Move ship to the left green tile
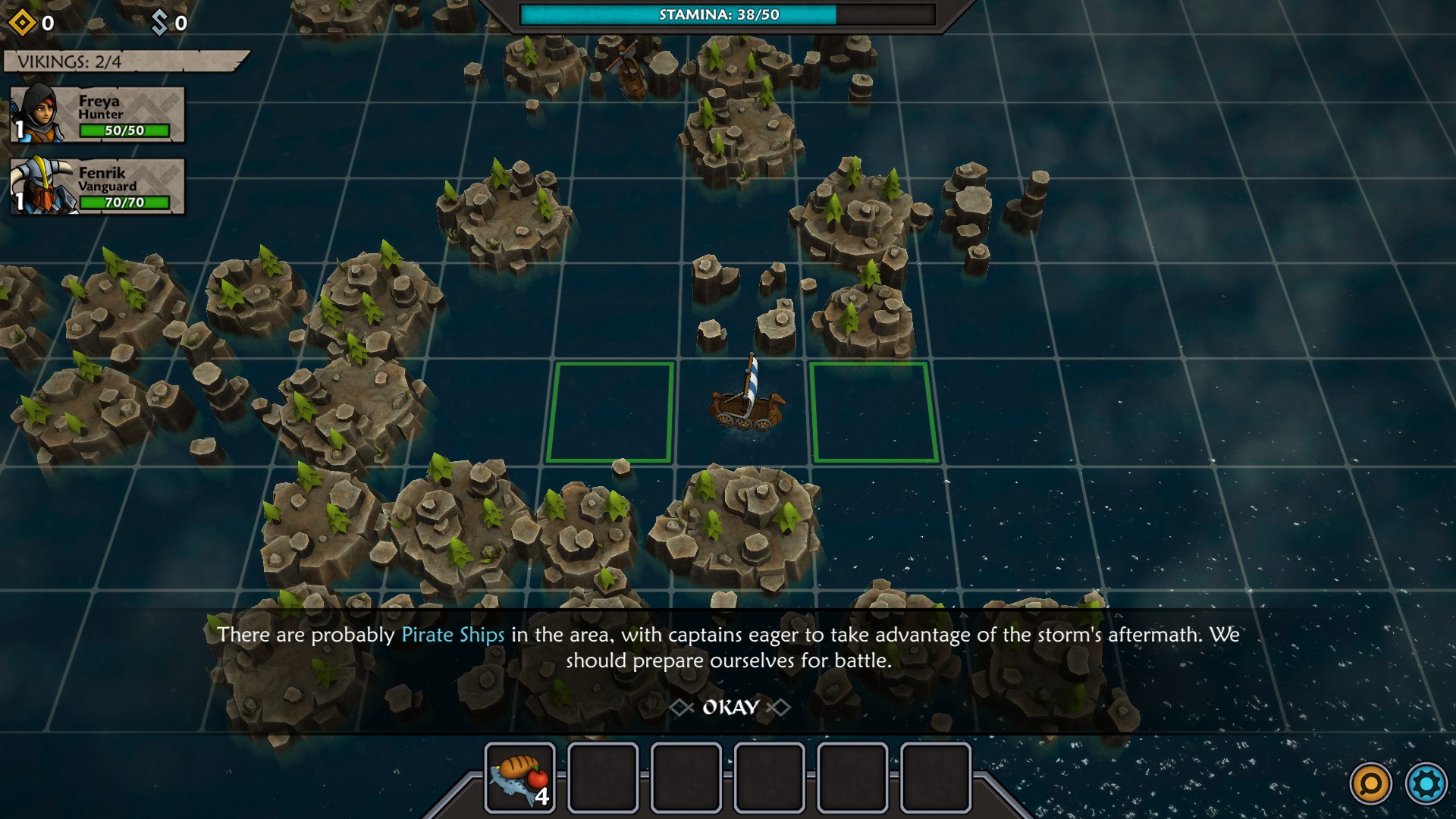 [610, 412]
